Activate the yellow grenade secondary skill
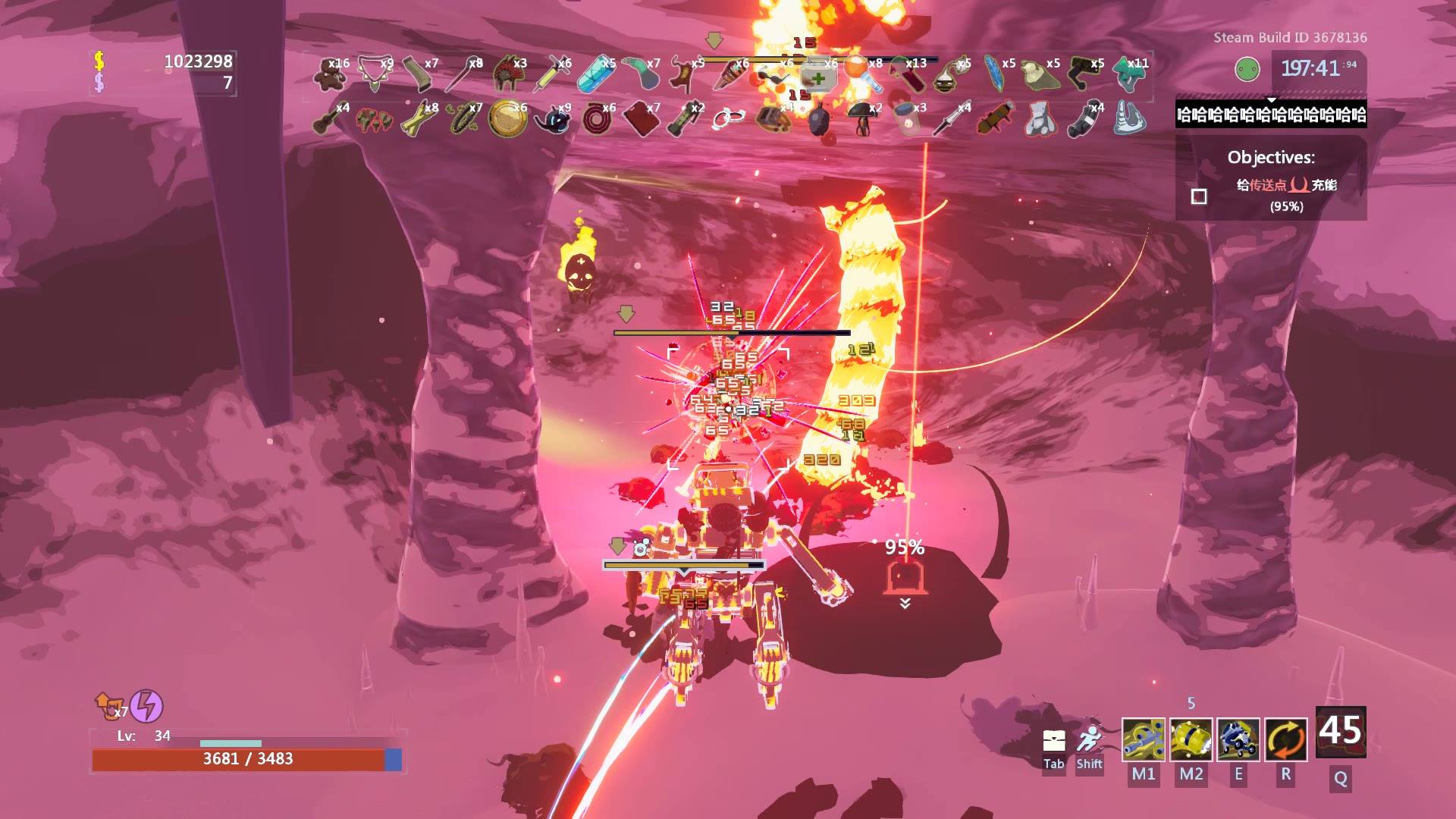This screenshot has width=1456, height=819. [1191, 739]
